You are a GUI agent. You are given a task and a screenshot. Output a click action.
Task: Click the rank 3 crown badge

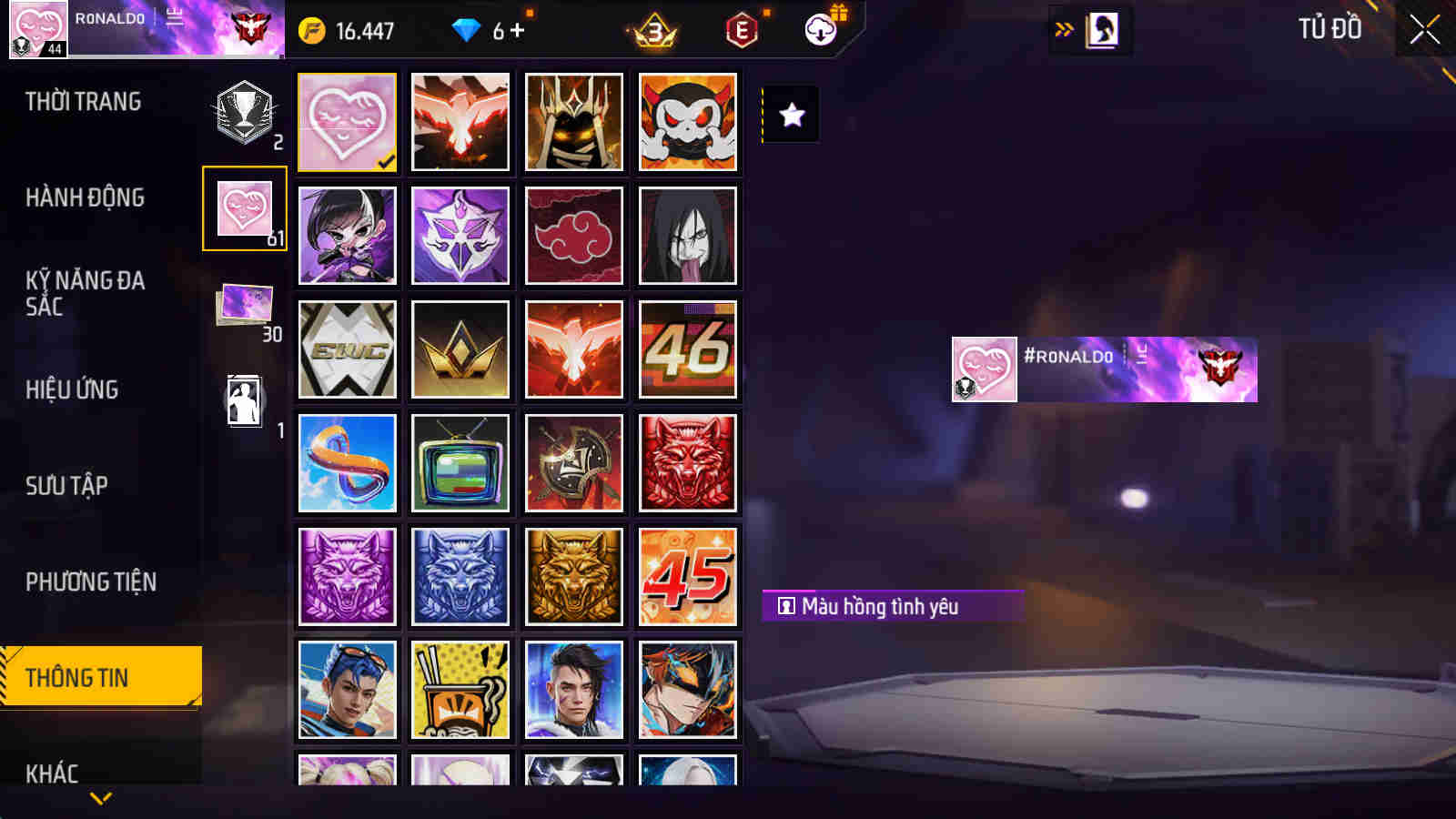tap(653, 28)
